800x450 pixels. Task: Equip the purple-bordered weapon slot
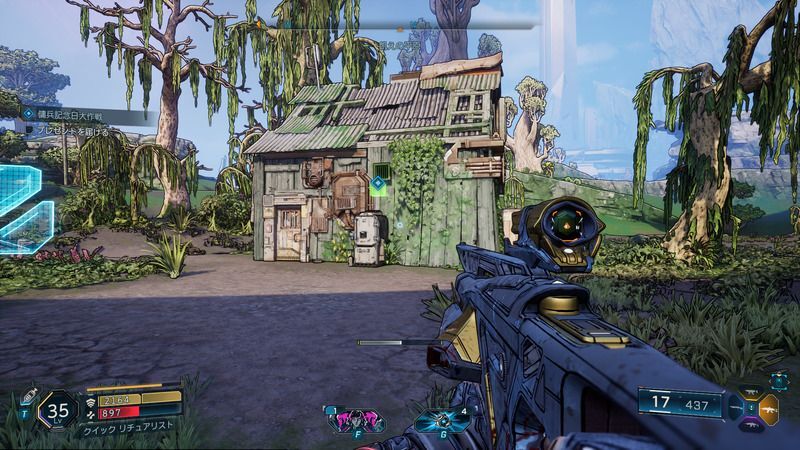click(x=751, y=424)
